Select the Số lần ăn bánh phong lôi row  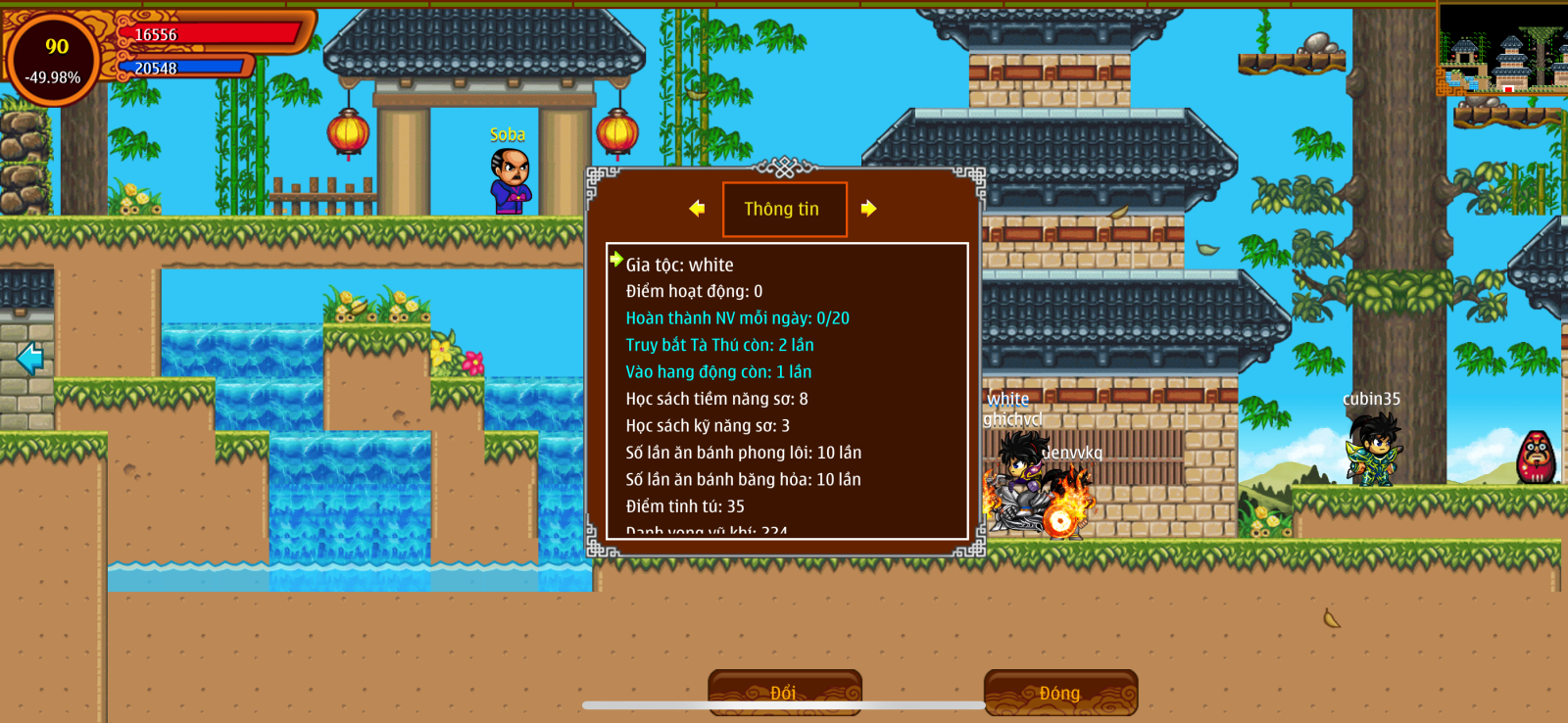coord(743,453)
